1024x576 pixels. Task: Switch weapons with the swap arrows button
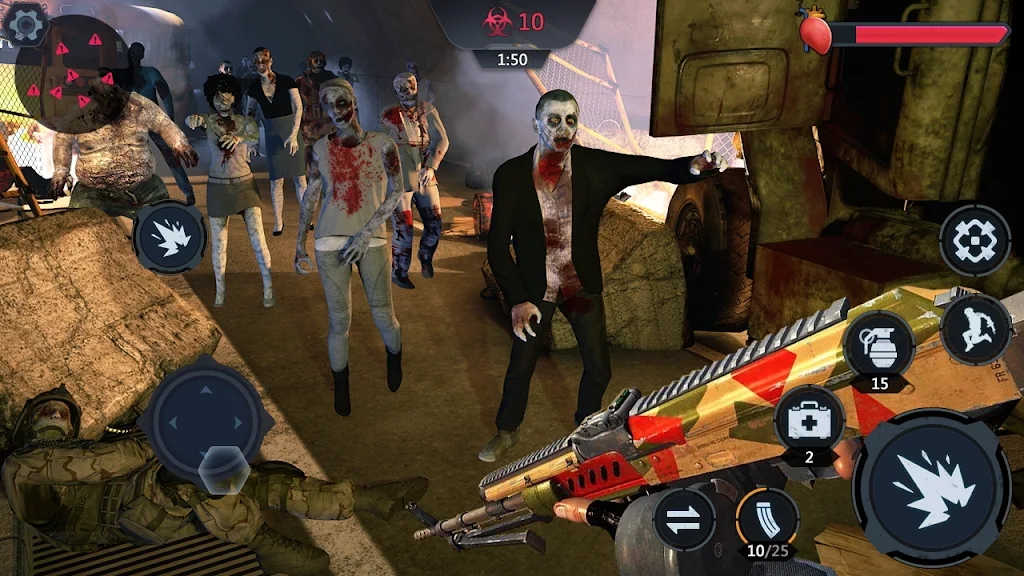(684, 519)
